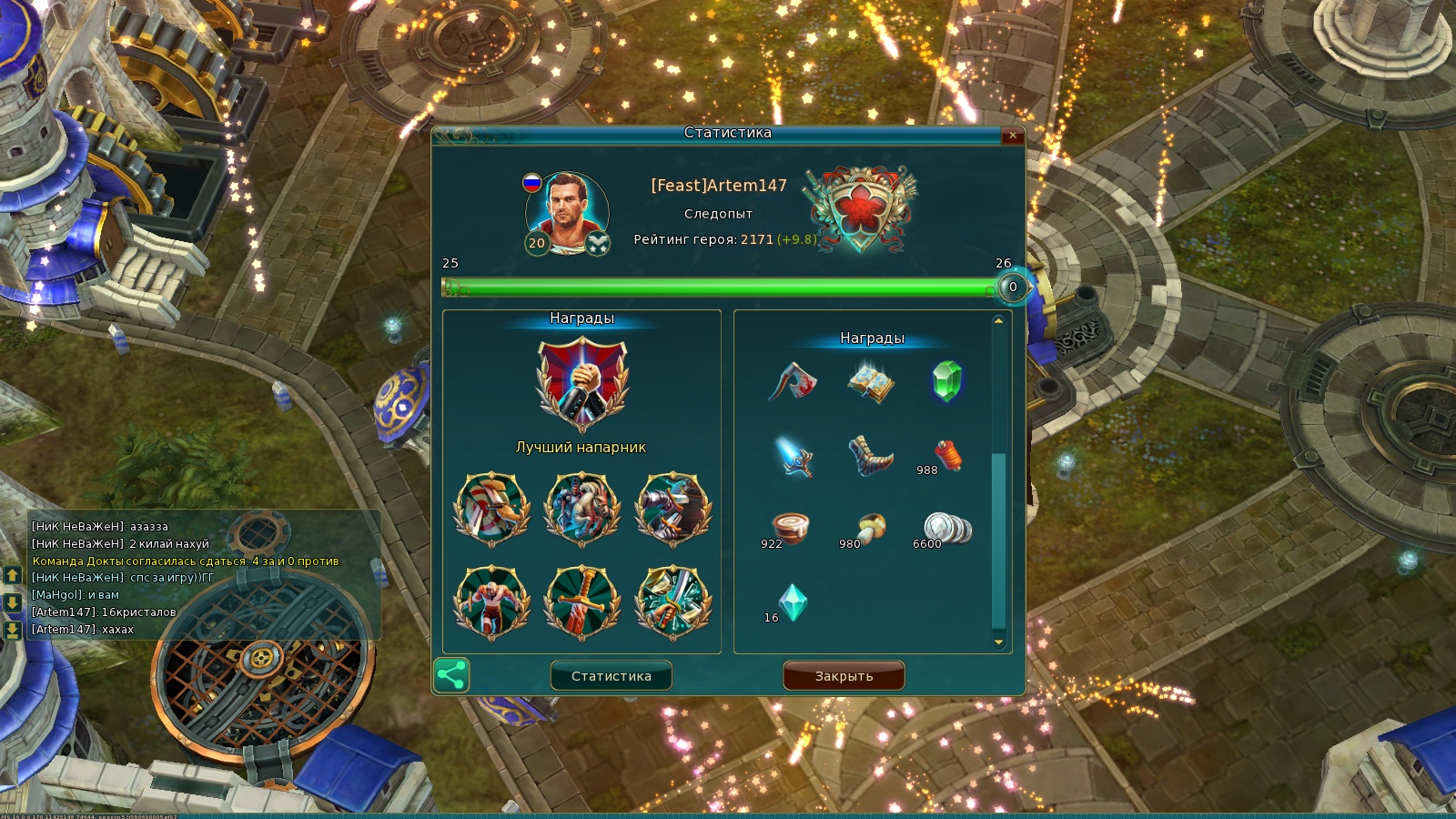Select the silver coins reward

tap(946, 528)
